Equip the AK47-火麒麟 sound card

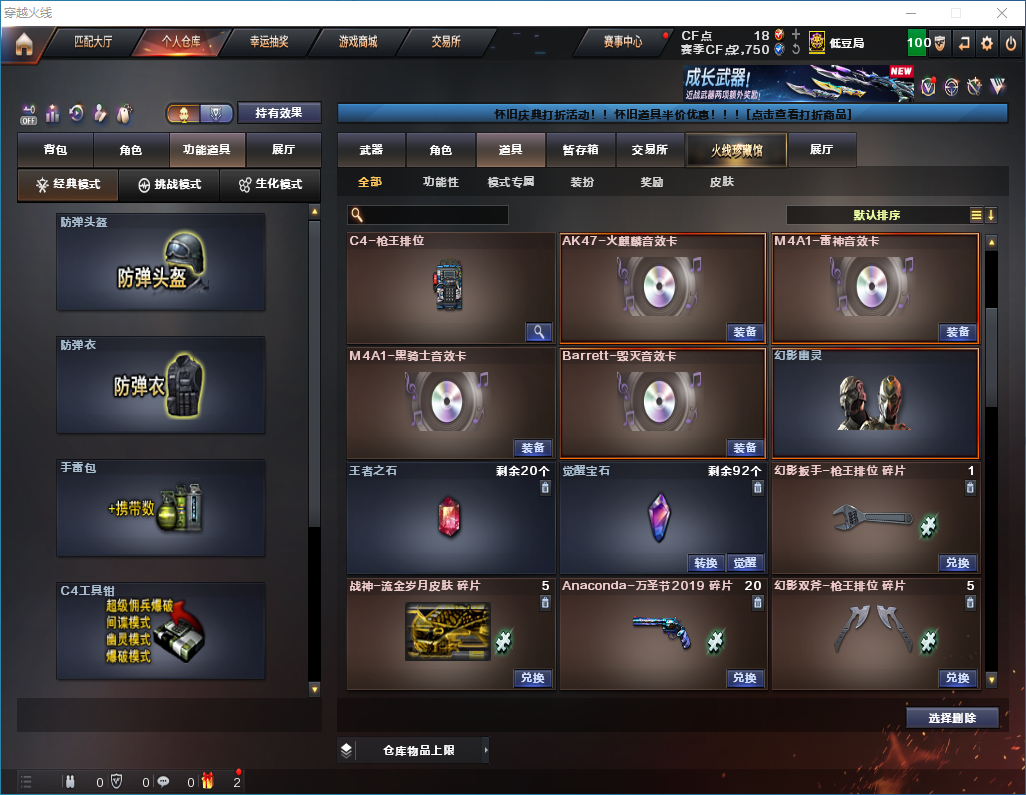pyautogui.click(x=744, y=332)
